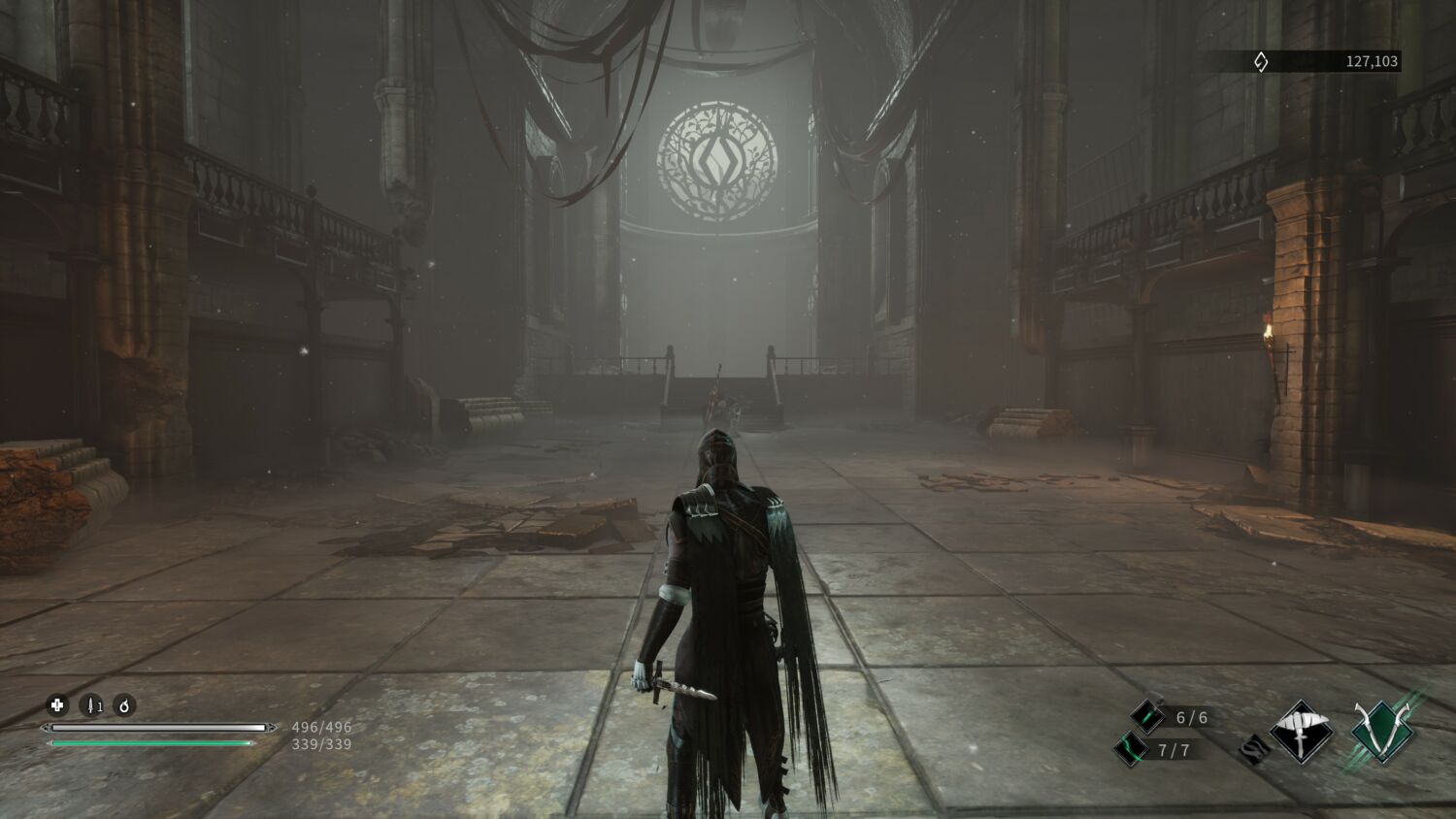Activate the hammer-shaped plague weapon icon
The height and width of the screenshot is (819, 1456).
coord(1301,731)
